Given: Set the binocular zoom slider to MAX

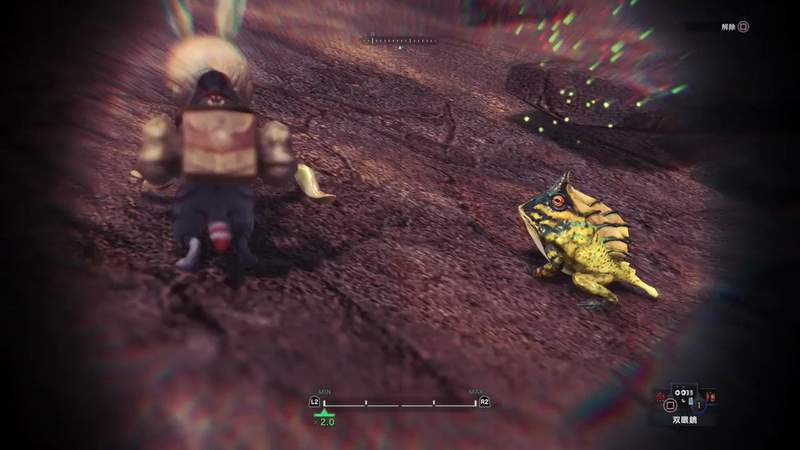Looking at the screenshot, I should coord(475,404).
